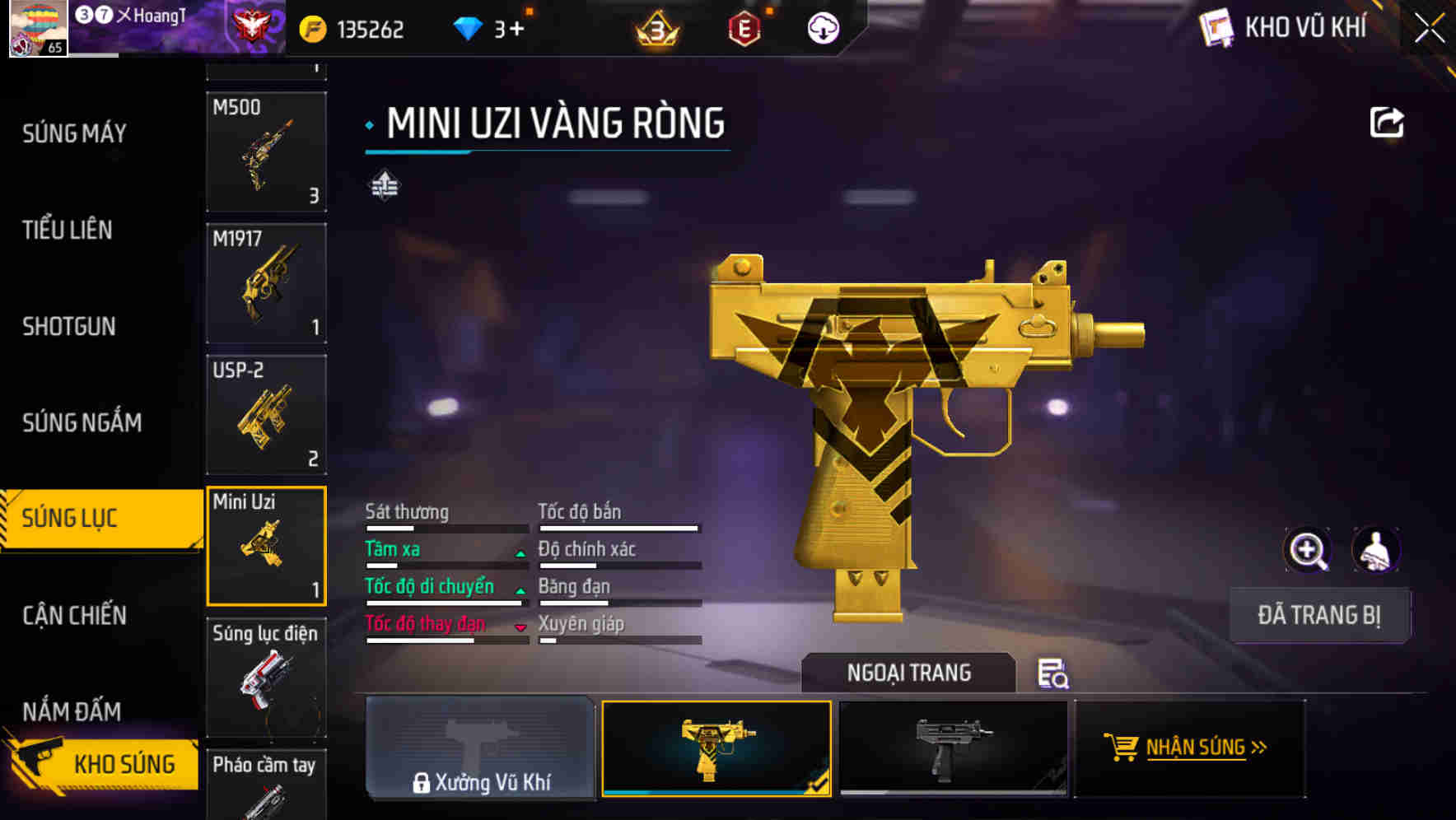Open the locked Xưởng Vũ Khí slot
Viewport: 1456px width, 820px height.
tap(480, 748)
